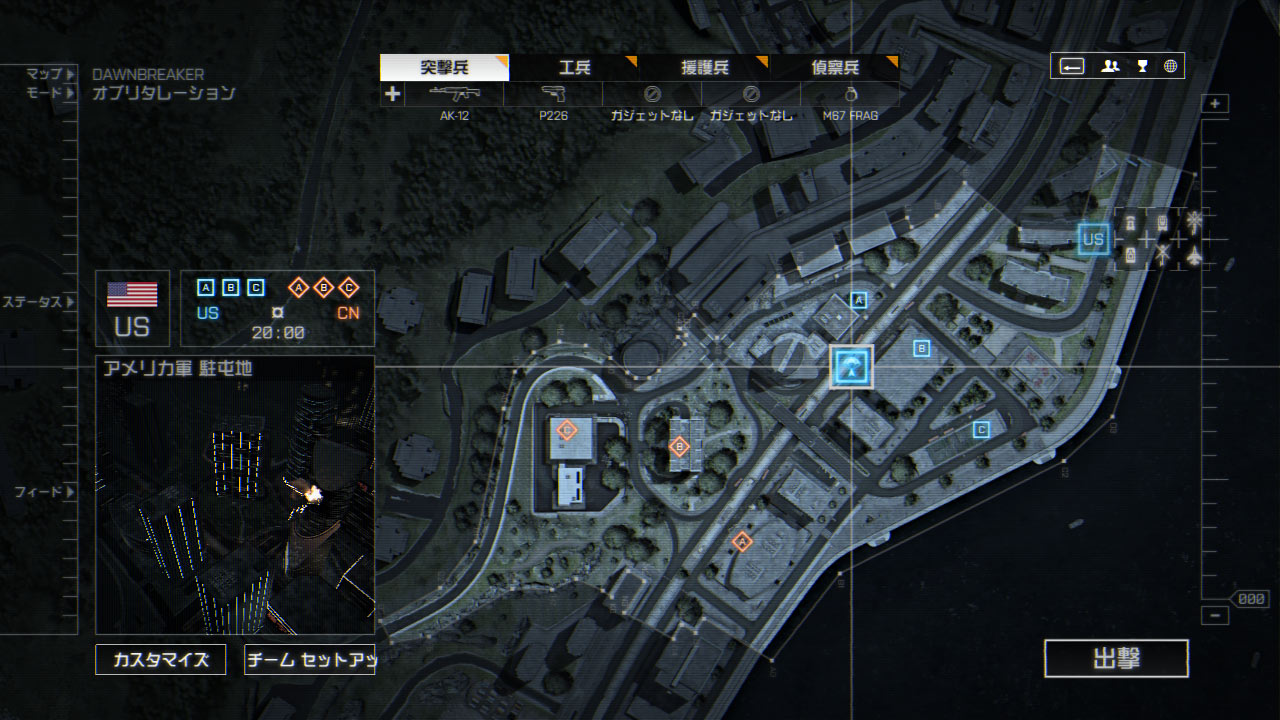Expand the フィード side panel

click(x=70, y=492)
